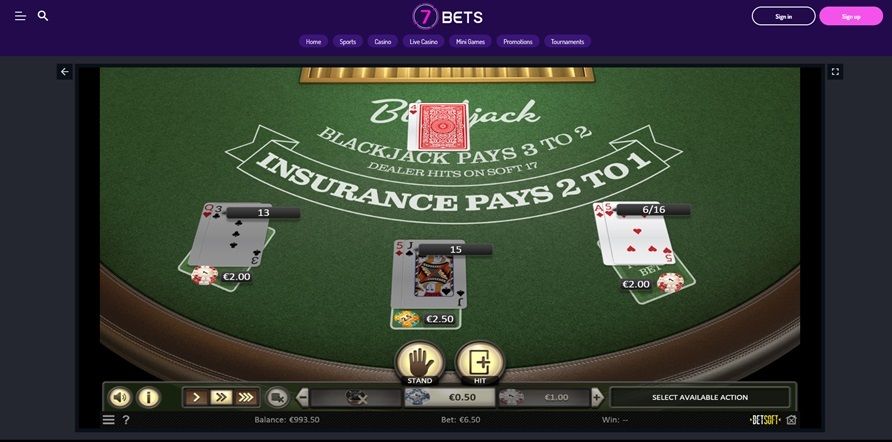Toggle the game sound speaker icon
This screenshot has width=892, height=442.
(120, 397)
